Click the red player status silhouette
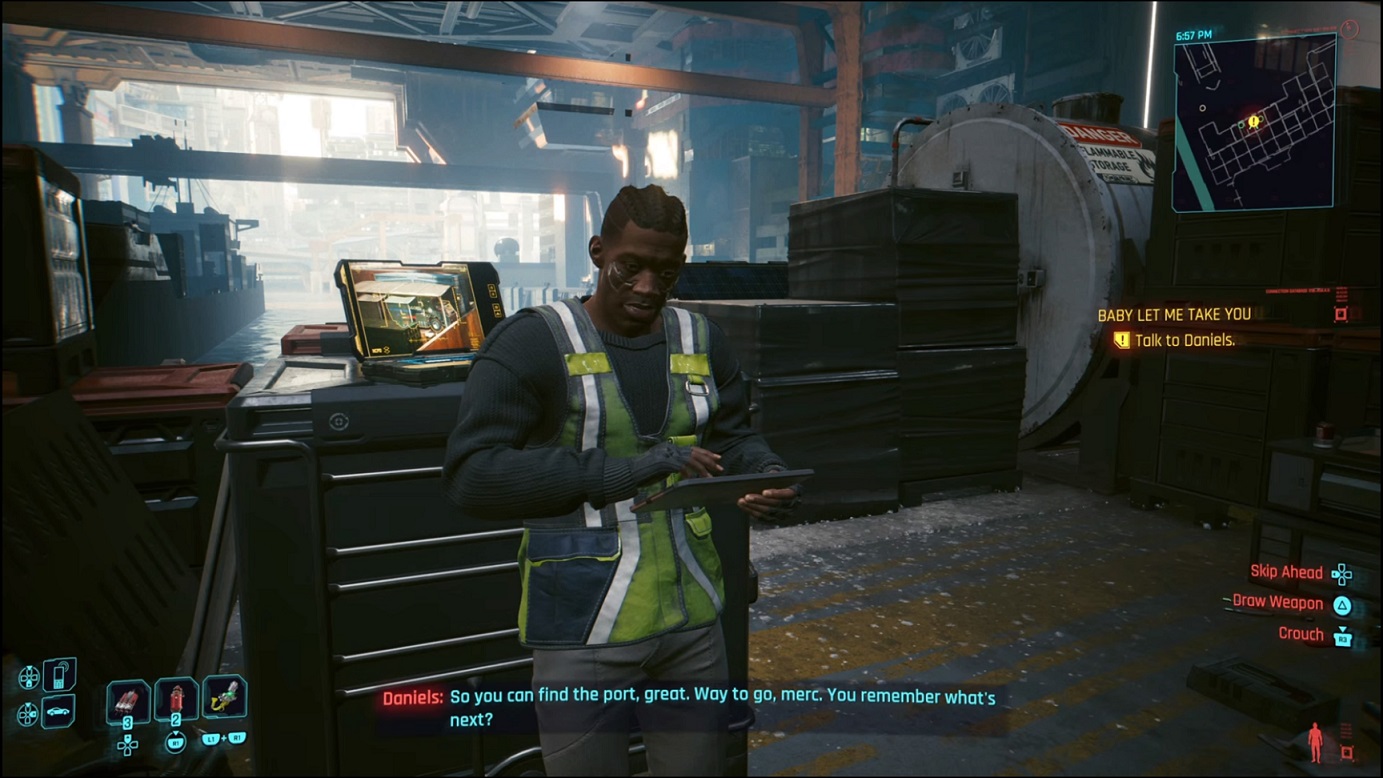Image resolution: width=1383 pixels, height=778 pixels. pyautogui.click(x=1314, y=740)
